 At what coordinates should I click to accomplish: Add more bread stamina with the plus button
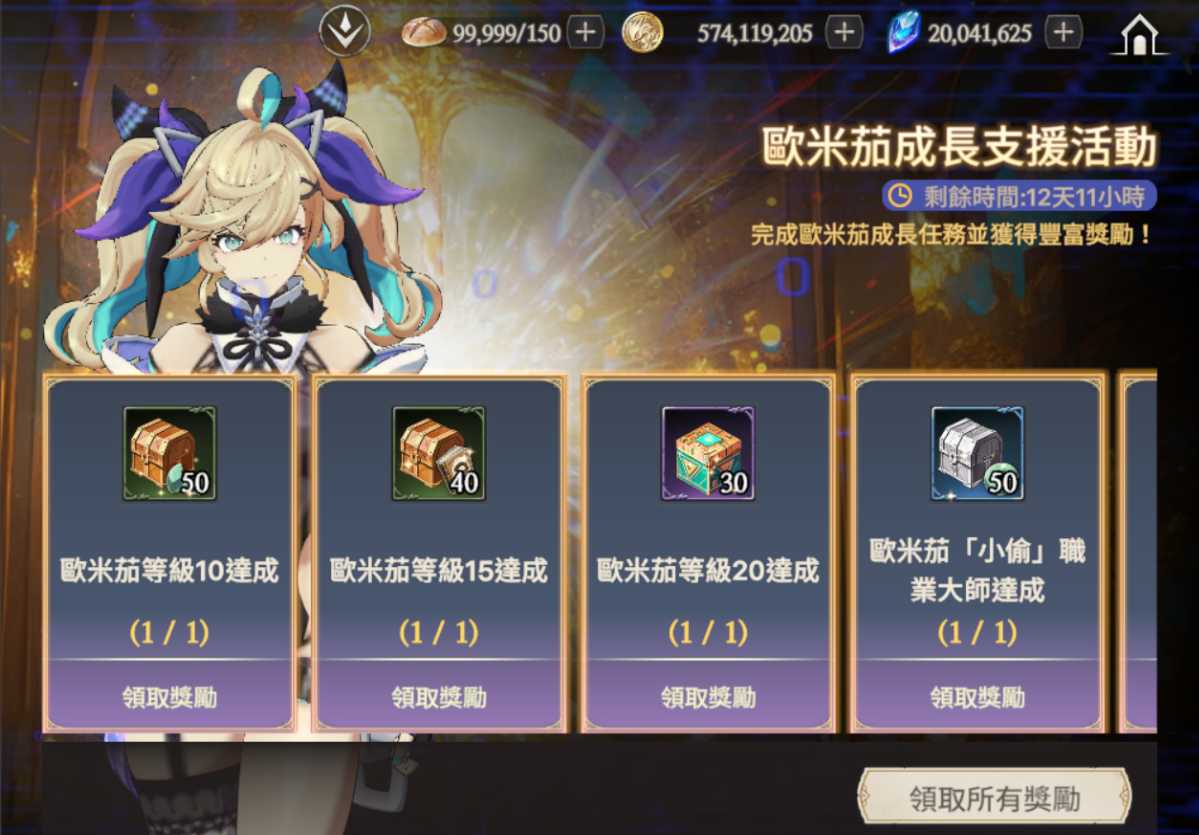click(x=585, y=33)
